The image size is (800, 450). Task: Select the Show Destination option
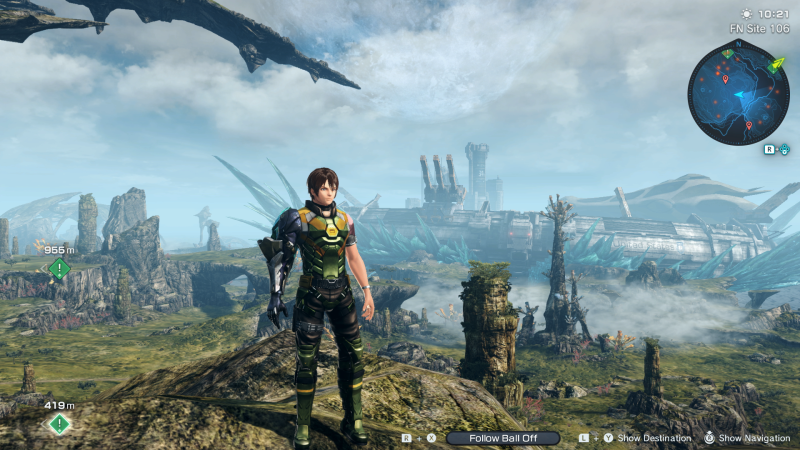point(654,438)
